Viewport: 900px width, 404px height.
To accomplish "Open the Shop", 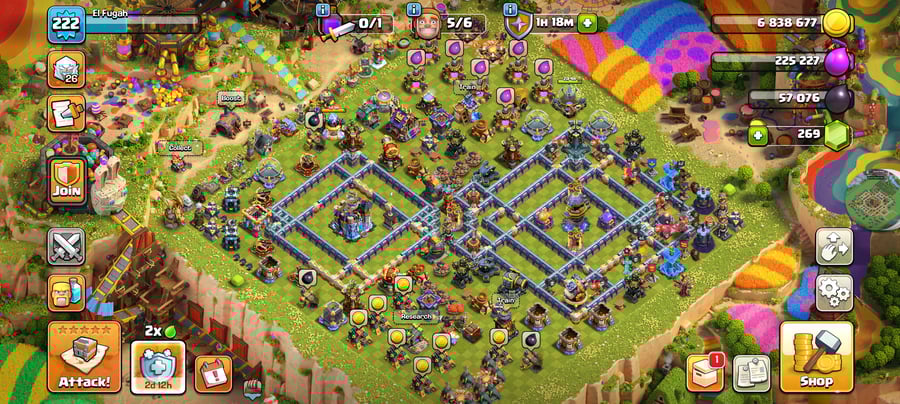I will [x=816, y=357].
